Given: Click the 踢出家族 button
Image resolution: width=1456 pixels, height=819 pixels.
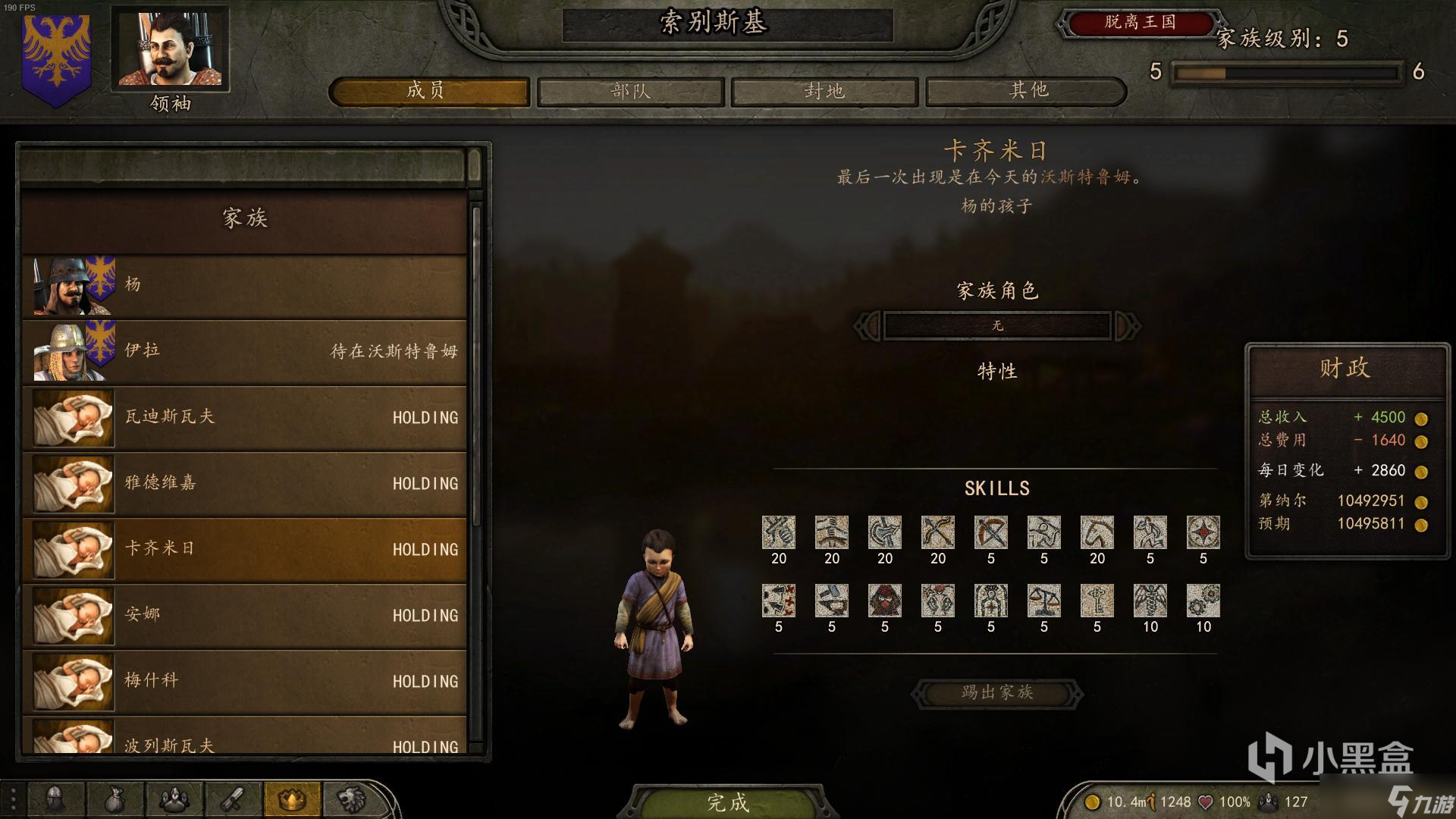Looking at the screenshot, I should [996, 693].
